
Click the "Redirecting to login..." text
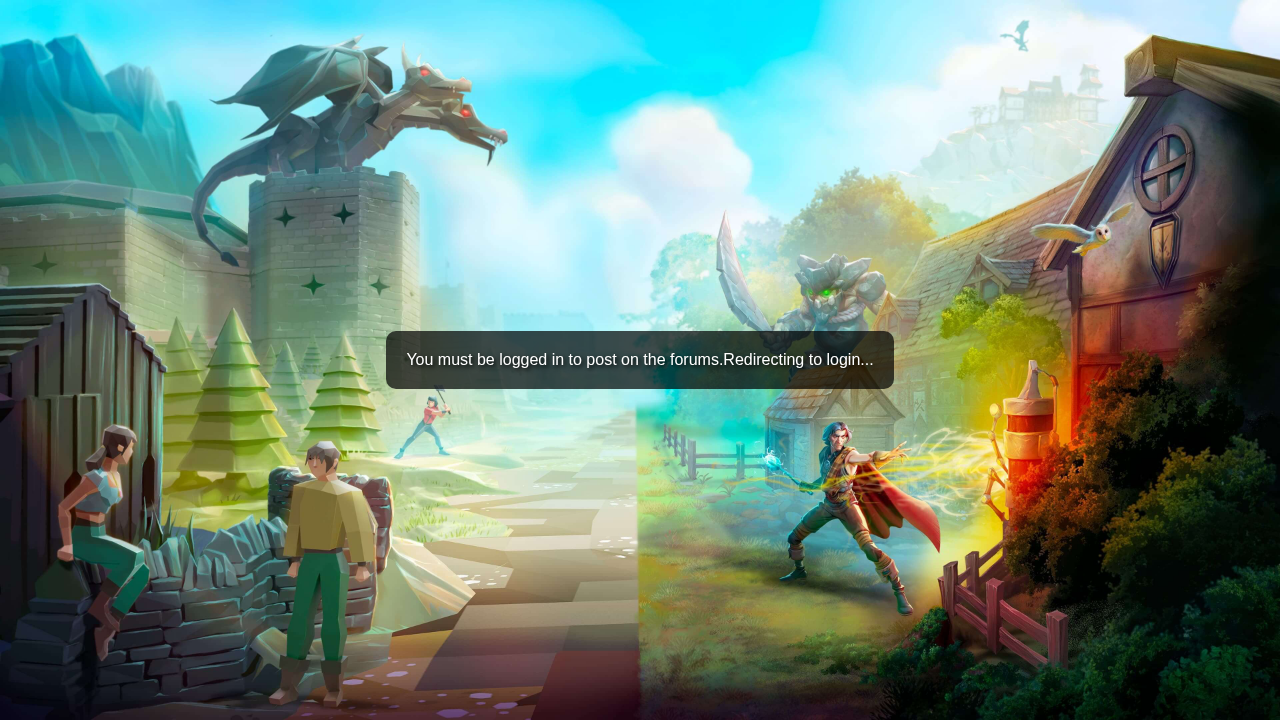tap(799, 359)
